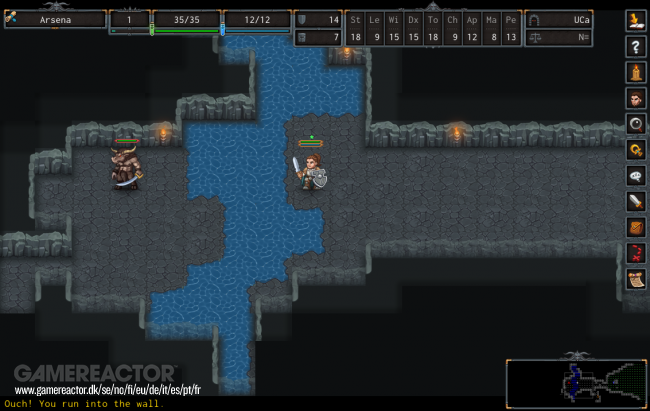Click the red map marker icon
The image size is (650, 411).
(x=635, y=254)
